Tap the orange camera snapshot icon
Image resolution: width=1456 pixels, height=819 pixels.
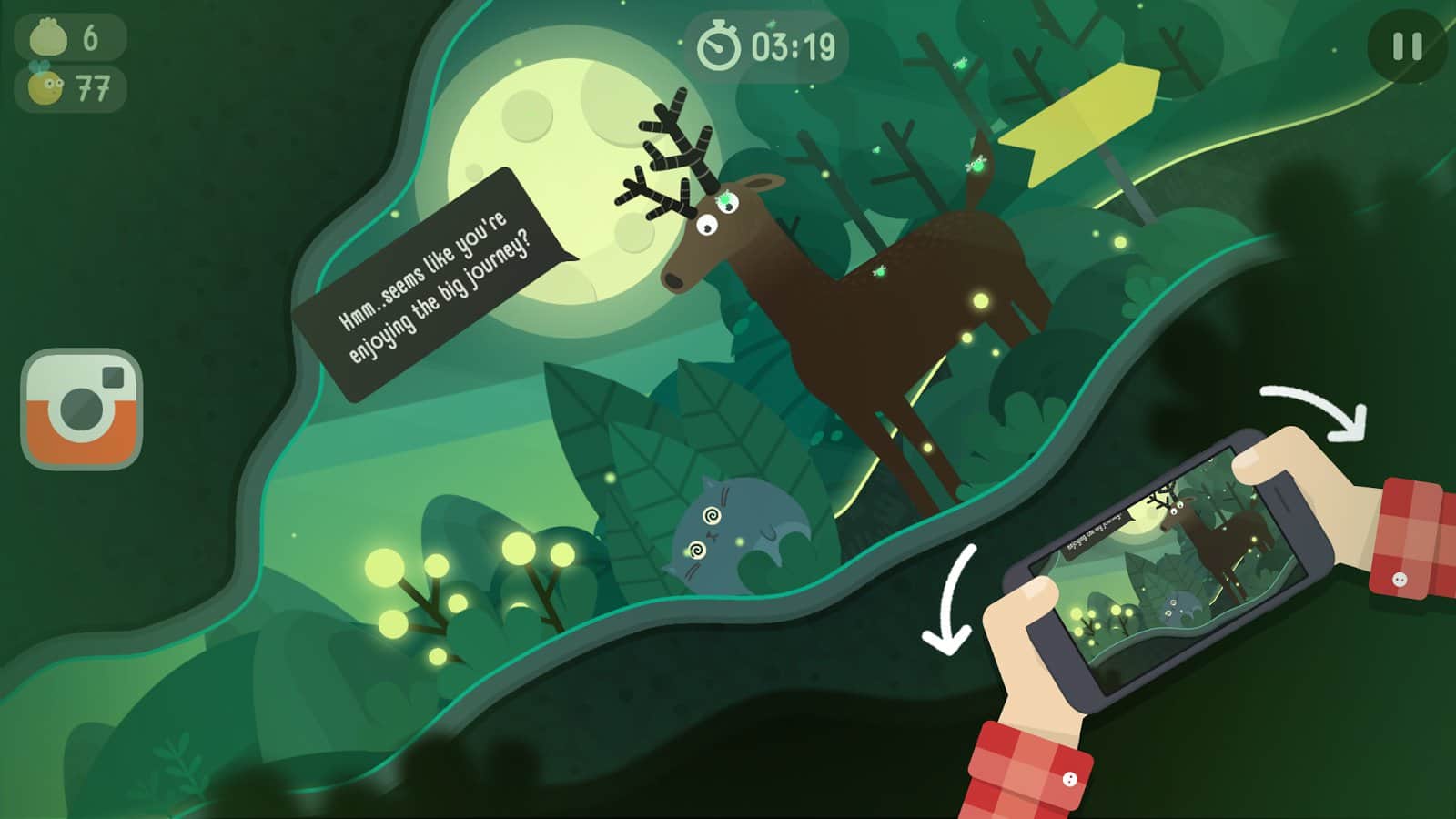[x=82, y=409]
